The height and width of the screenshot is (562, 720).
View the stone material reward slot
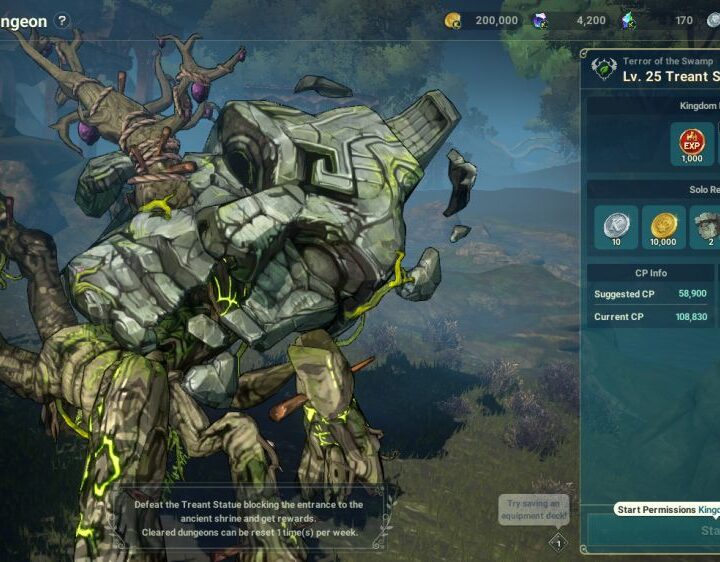point(708,227)
